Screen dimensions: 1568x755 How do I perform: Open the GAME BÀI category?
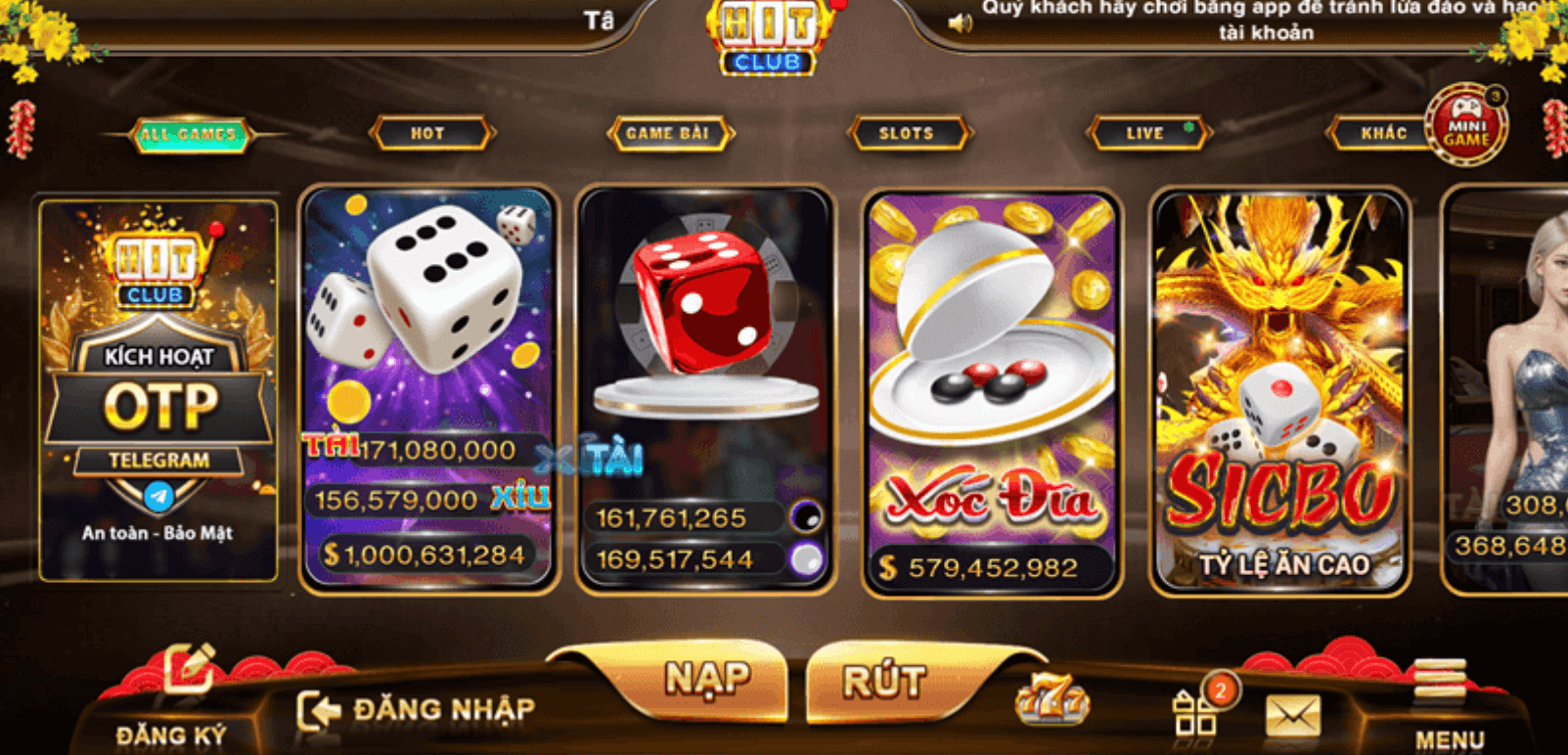(671, 133)
